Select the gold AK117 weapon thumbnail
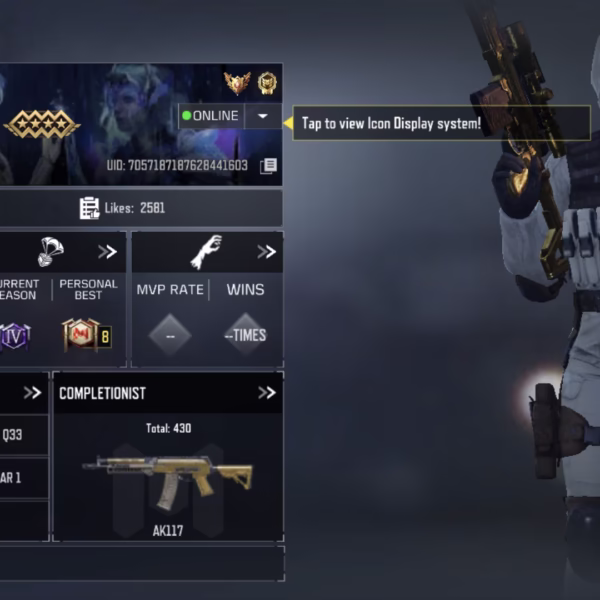Viewport: 600px width, 600px height. click(167, 476)
